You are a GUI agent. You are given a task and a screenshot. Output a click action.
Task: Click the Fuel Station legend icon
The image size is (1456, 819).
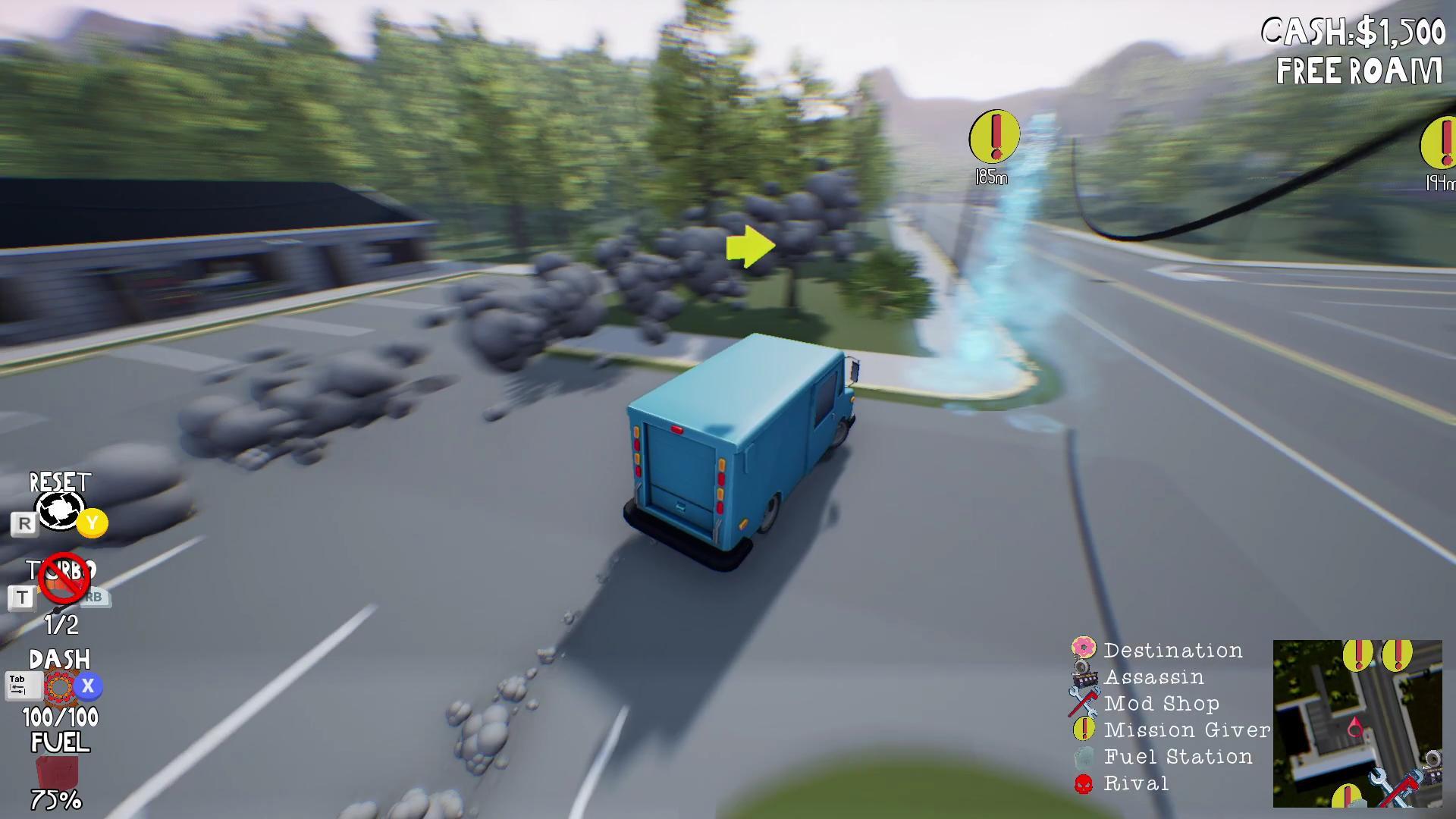click(1084, 756)
